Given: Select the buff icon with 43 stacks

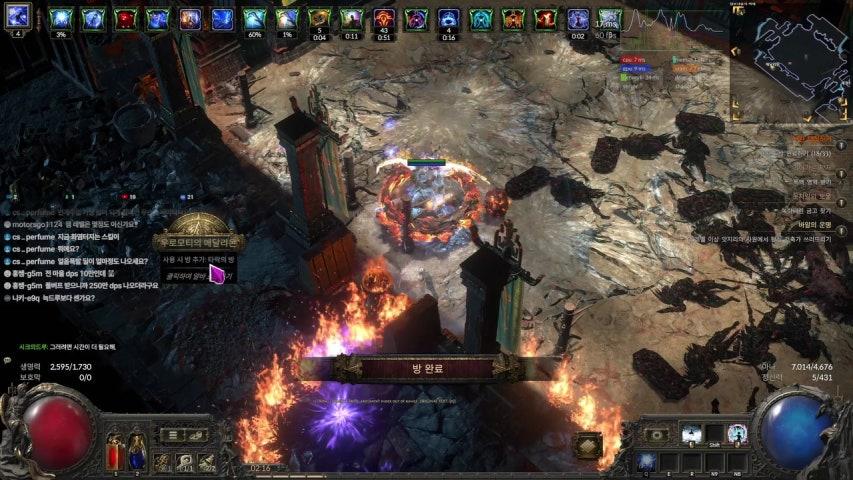Looking at the screenshot, I should (x=384, y=19).
